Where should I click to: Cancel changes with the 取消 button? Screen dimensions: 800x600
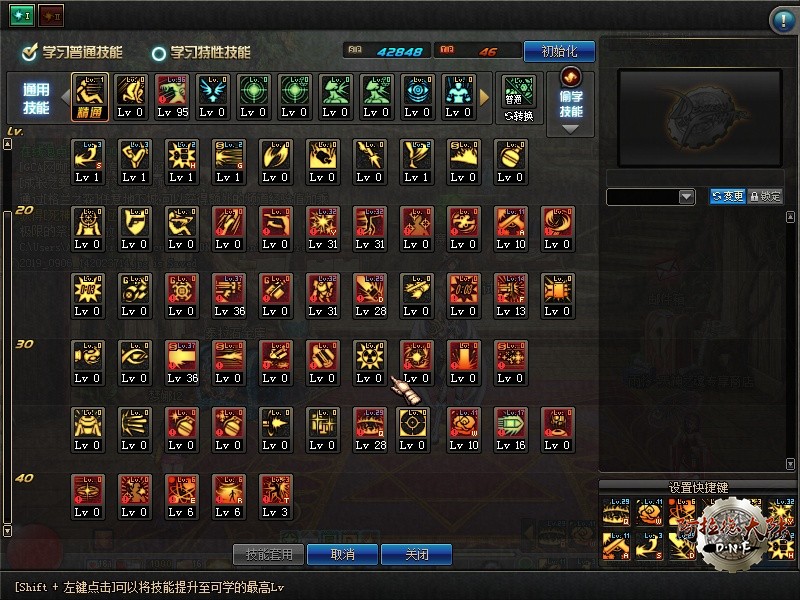(343, 554)
